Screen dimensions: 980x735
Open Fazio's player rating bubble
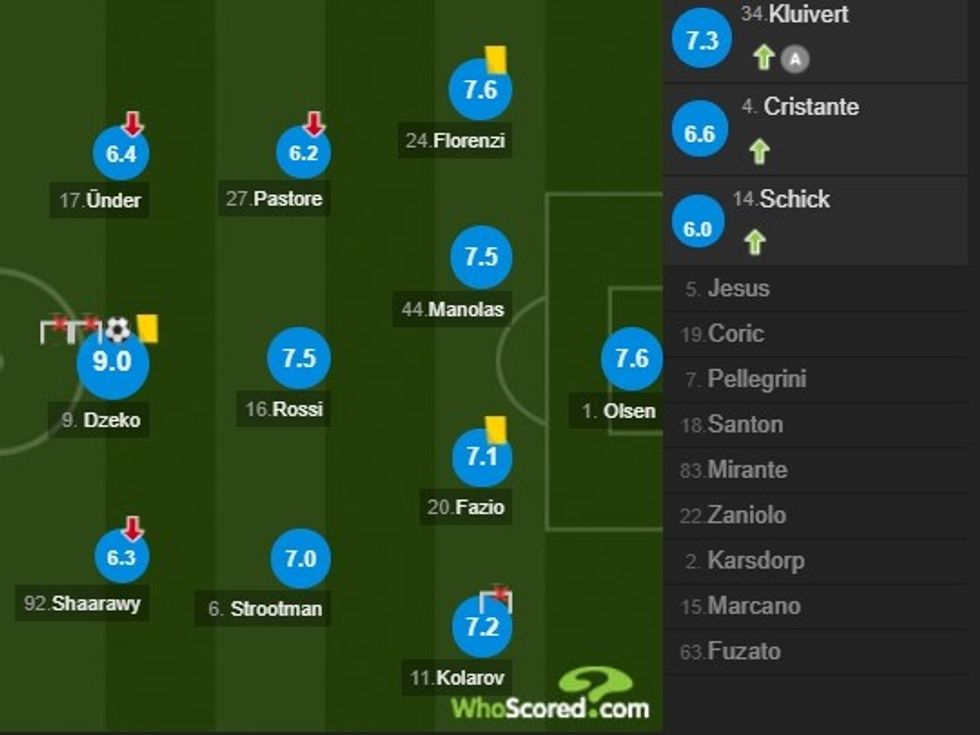(x=481, y=458)
